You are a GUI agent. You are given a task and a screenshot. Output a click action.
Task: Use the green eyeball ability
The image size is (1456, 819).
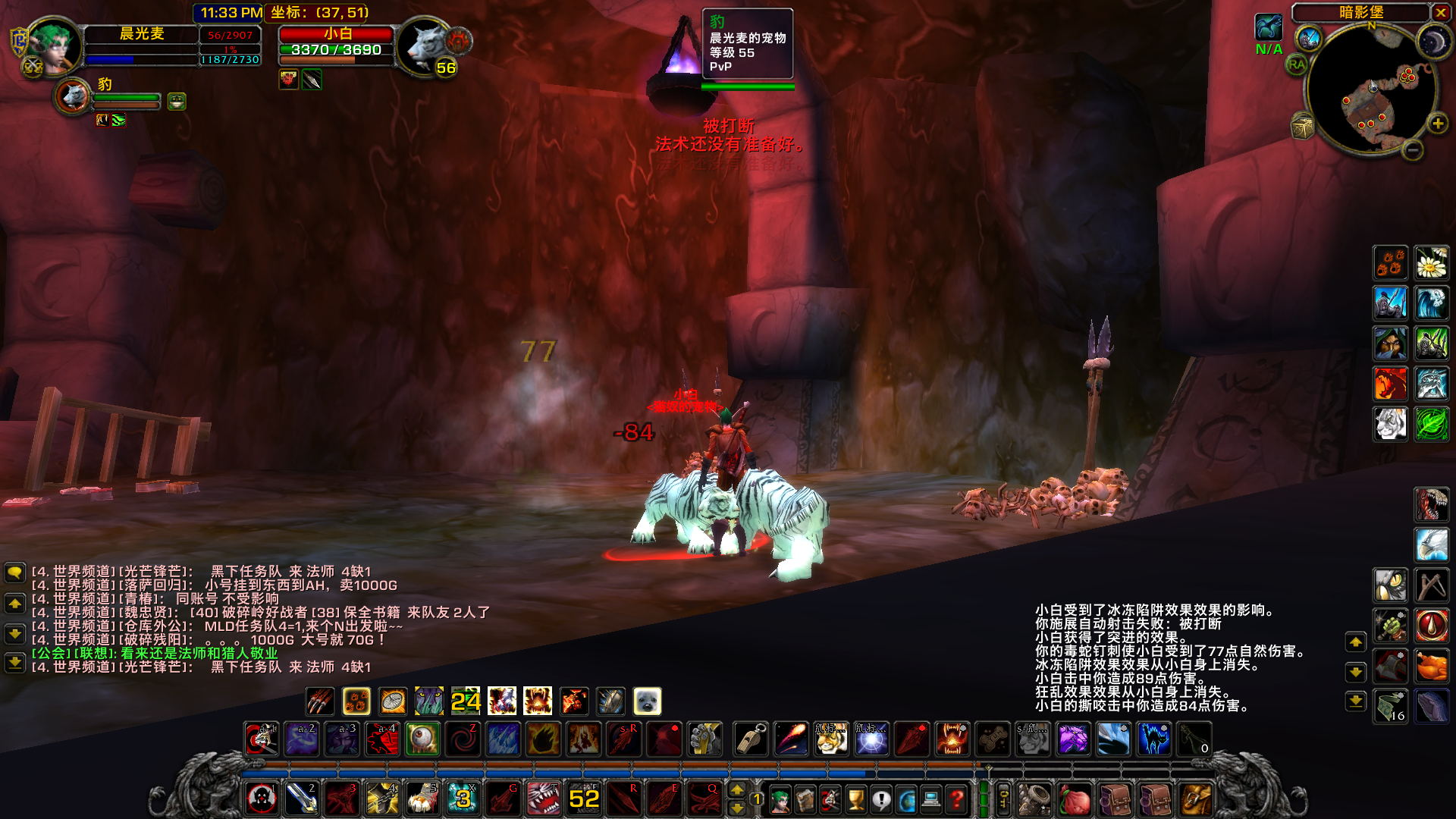(x=422, y=739)
